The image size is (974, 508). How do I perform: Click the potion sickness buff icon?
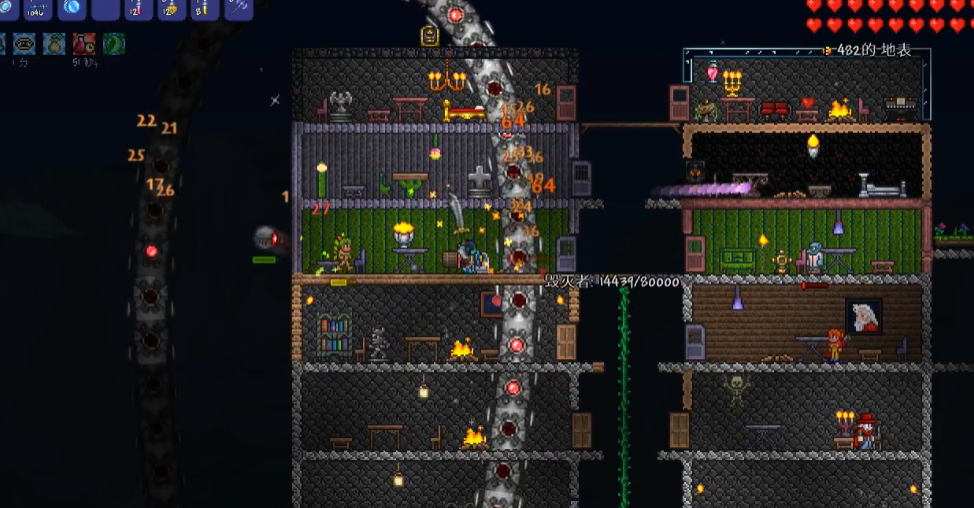coord(84,44)
